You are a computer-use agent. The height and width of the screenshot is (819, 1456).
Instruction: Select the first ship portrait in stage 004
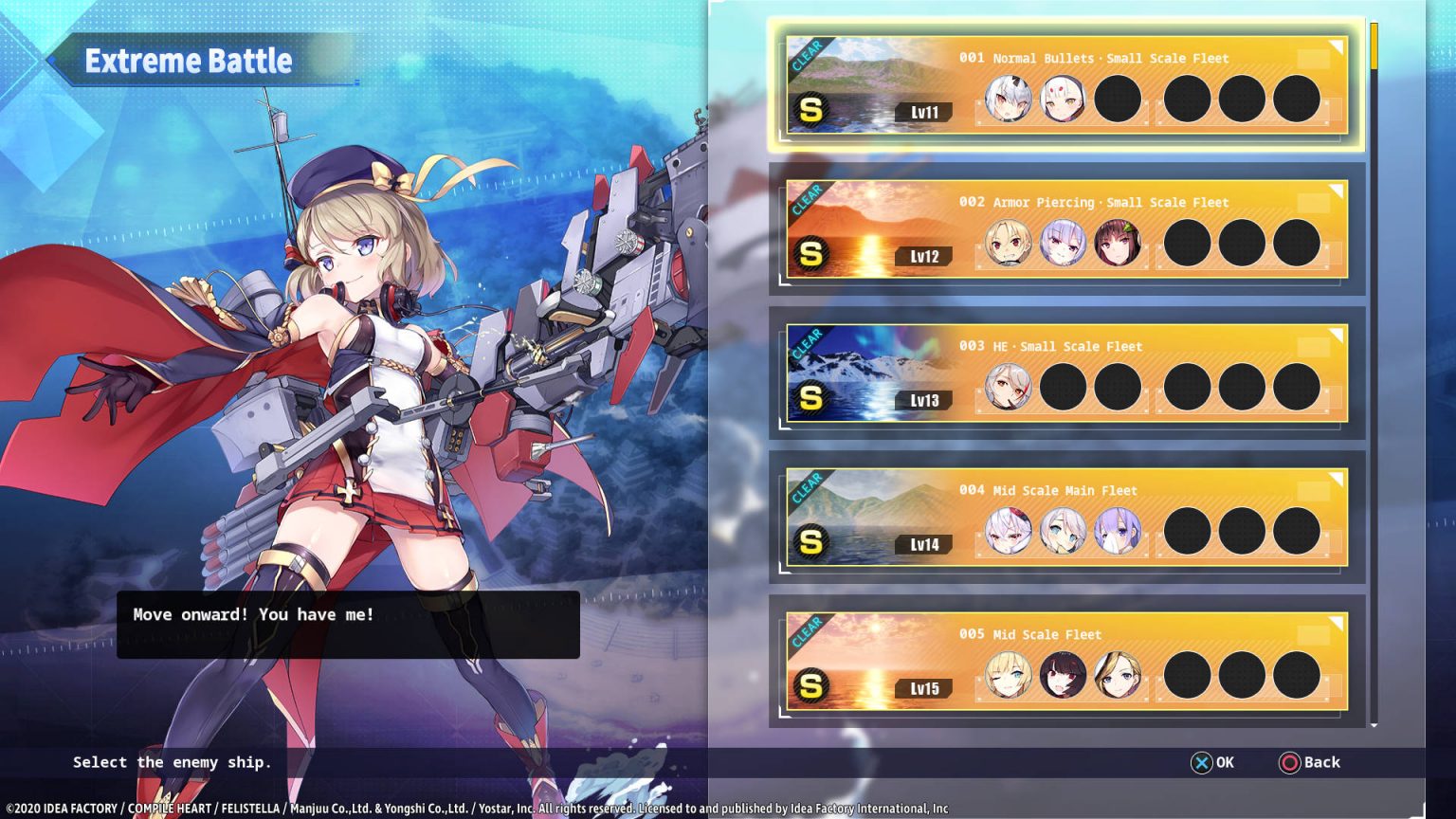(1008, 531)
